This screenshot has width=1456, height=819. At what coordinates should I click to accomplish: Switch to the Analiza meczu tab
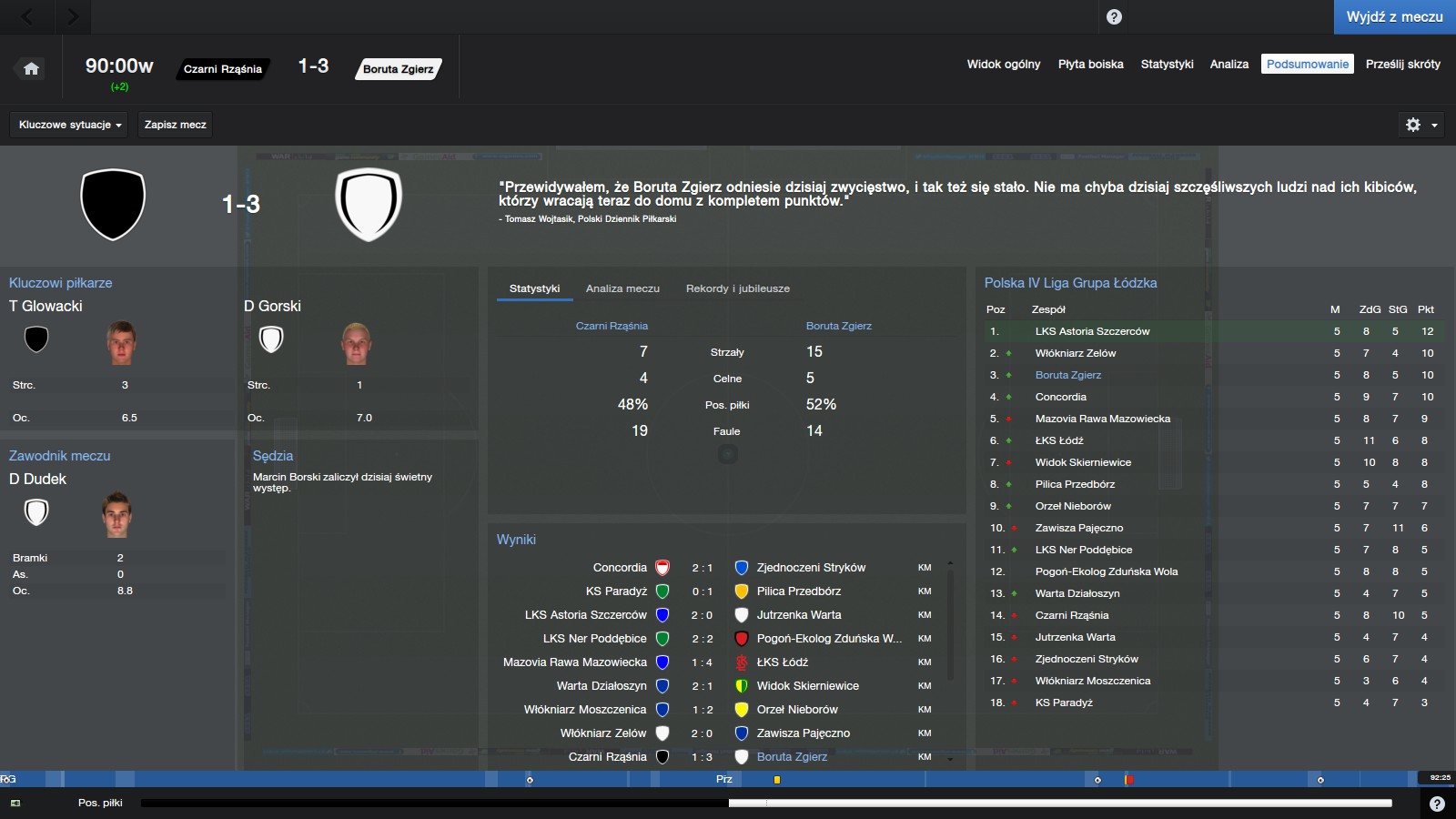pyautogui.click(x=622, y=288)
